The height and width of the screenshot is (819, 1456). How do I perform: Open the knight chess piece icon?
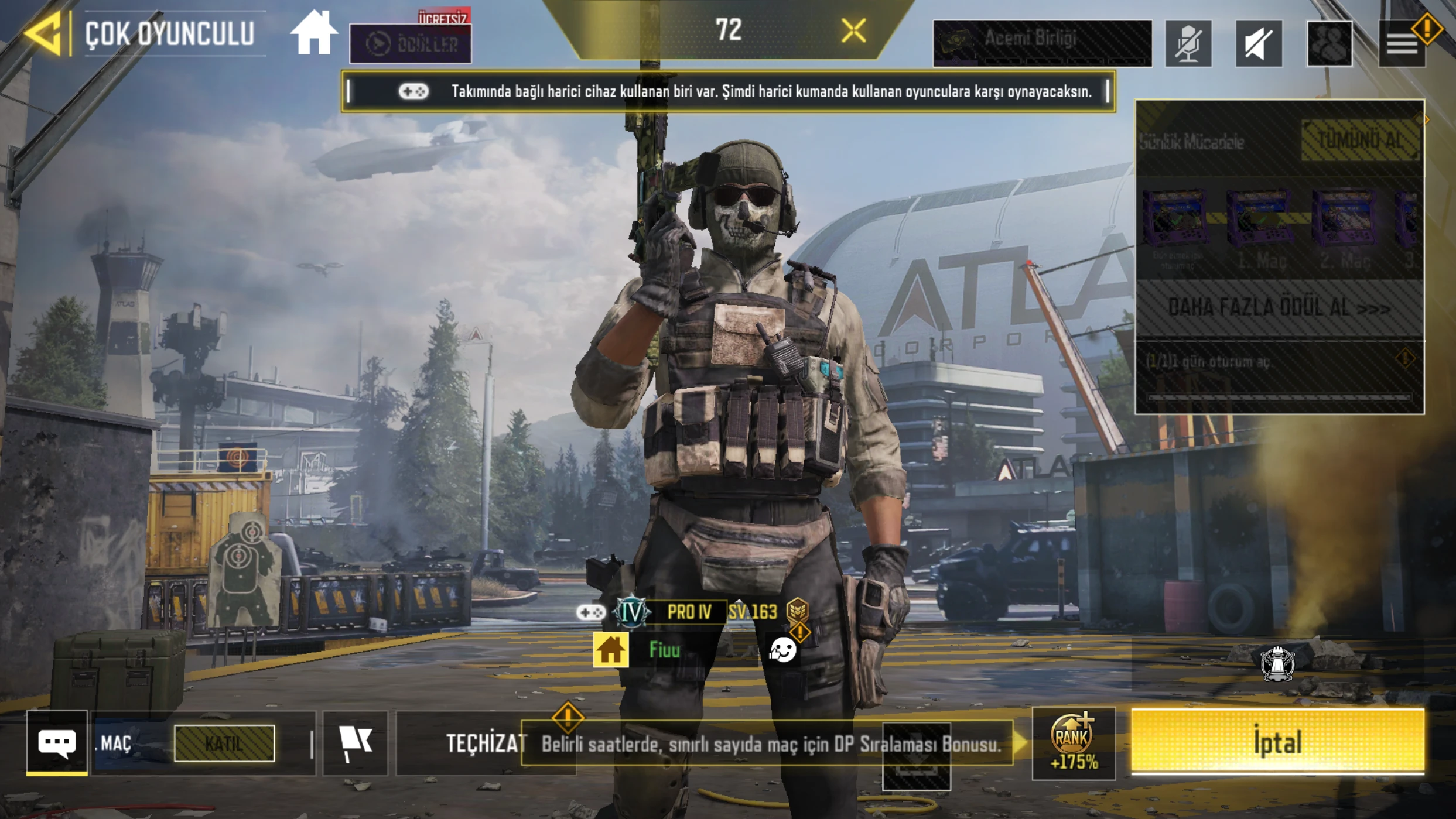point(1277,664)
